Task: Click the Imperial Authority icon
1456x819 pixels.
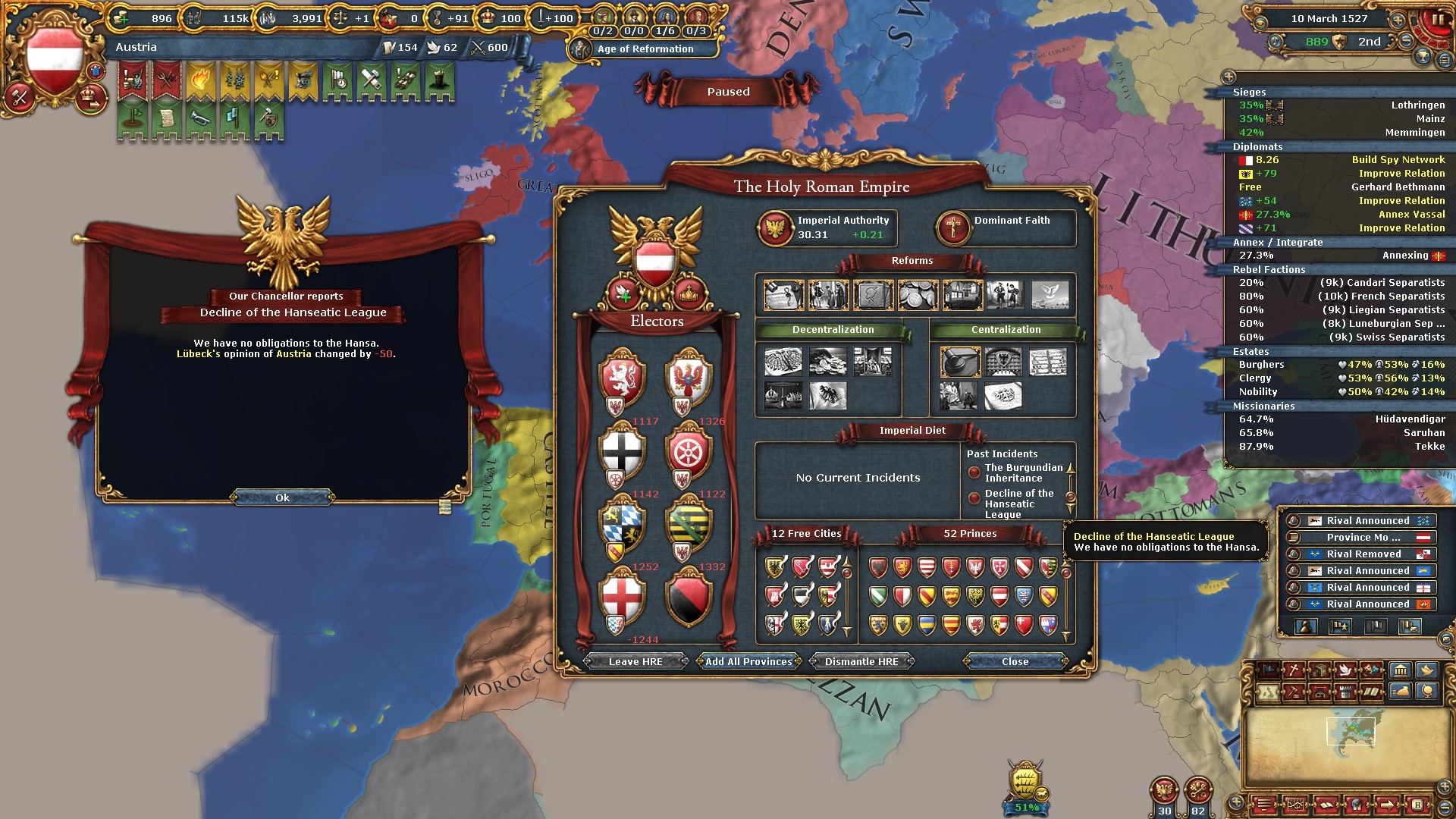Action: coord(776,227)
